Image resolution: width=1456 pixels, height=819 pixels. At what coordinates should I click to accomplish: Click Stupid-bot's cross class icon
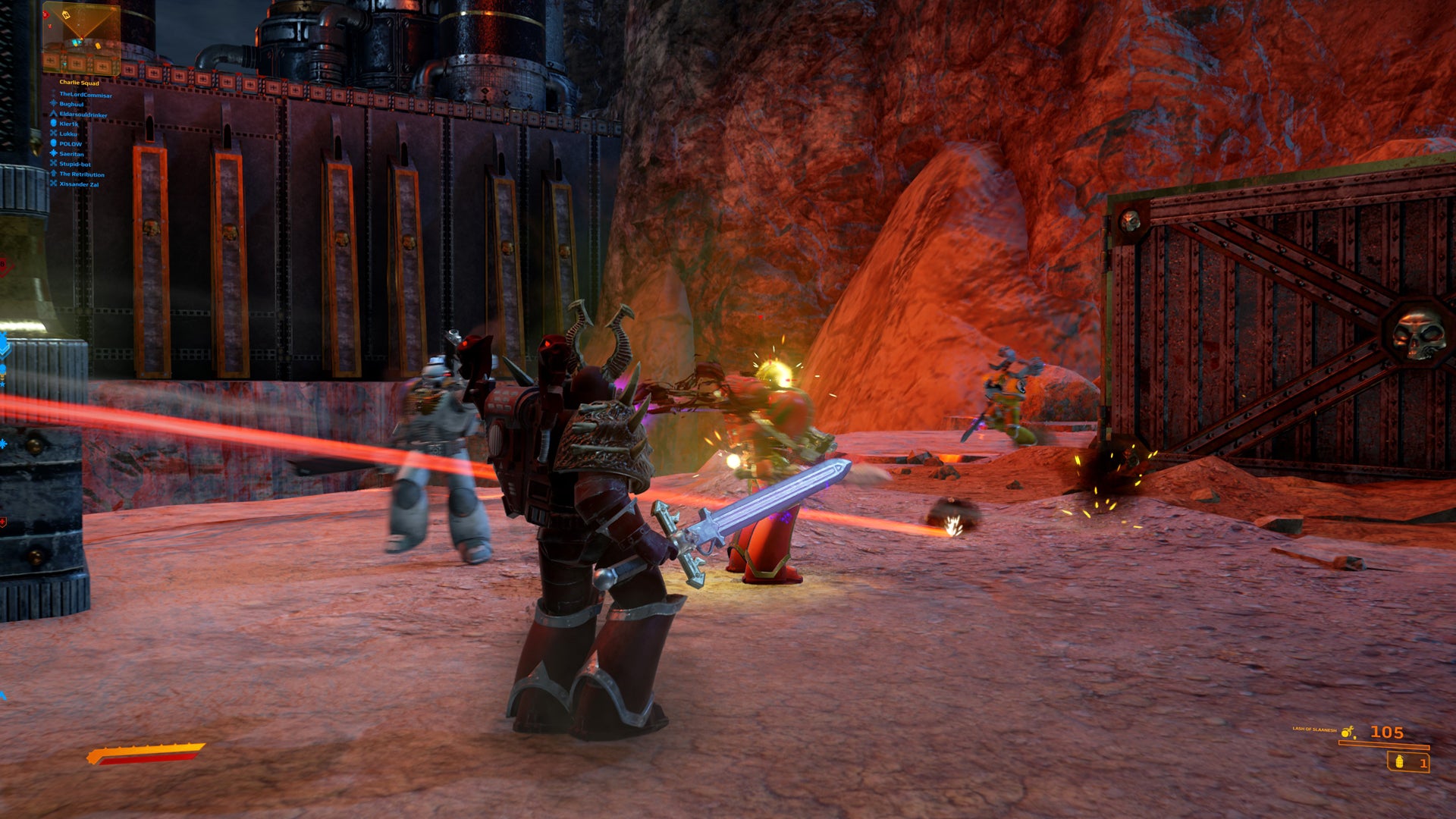(x=53, y=163)
